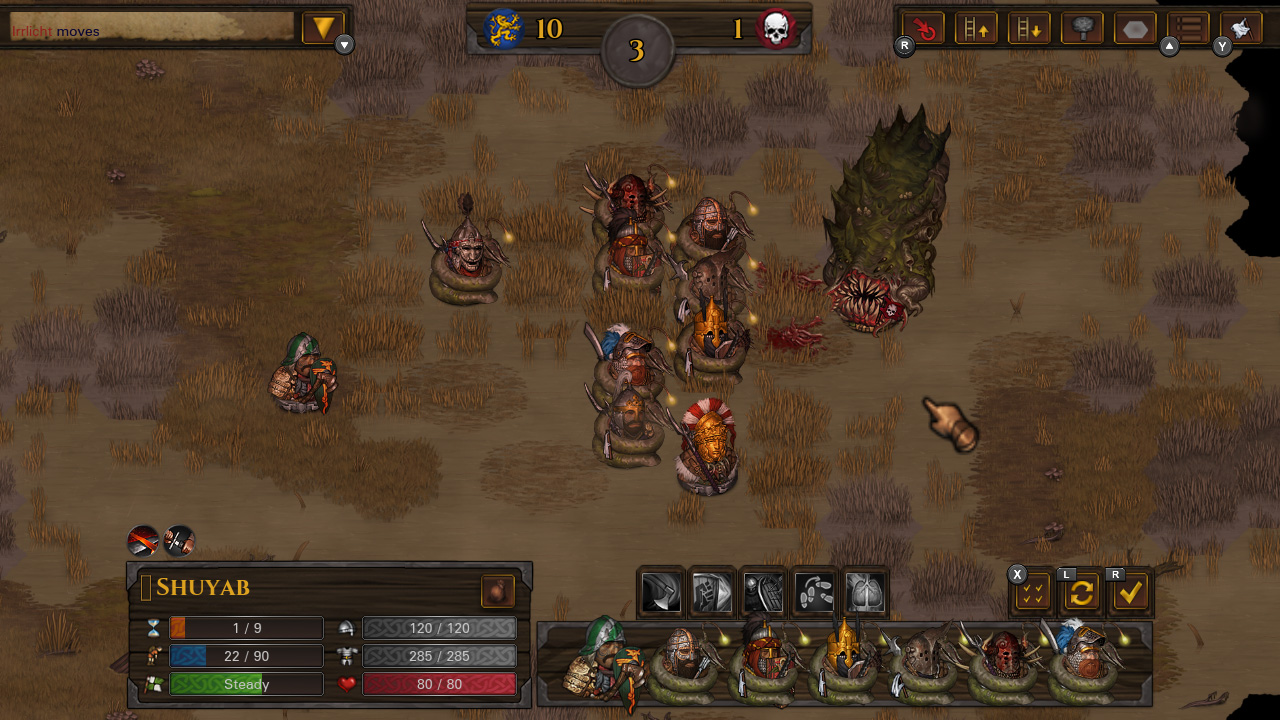Click the white flag retreat icon
This screenshot has height=720, width=1280.
click(1240, 28)
